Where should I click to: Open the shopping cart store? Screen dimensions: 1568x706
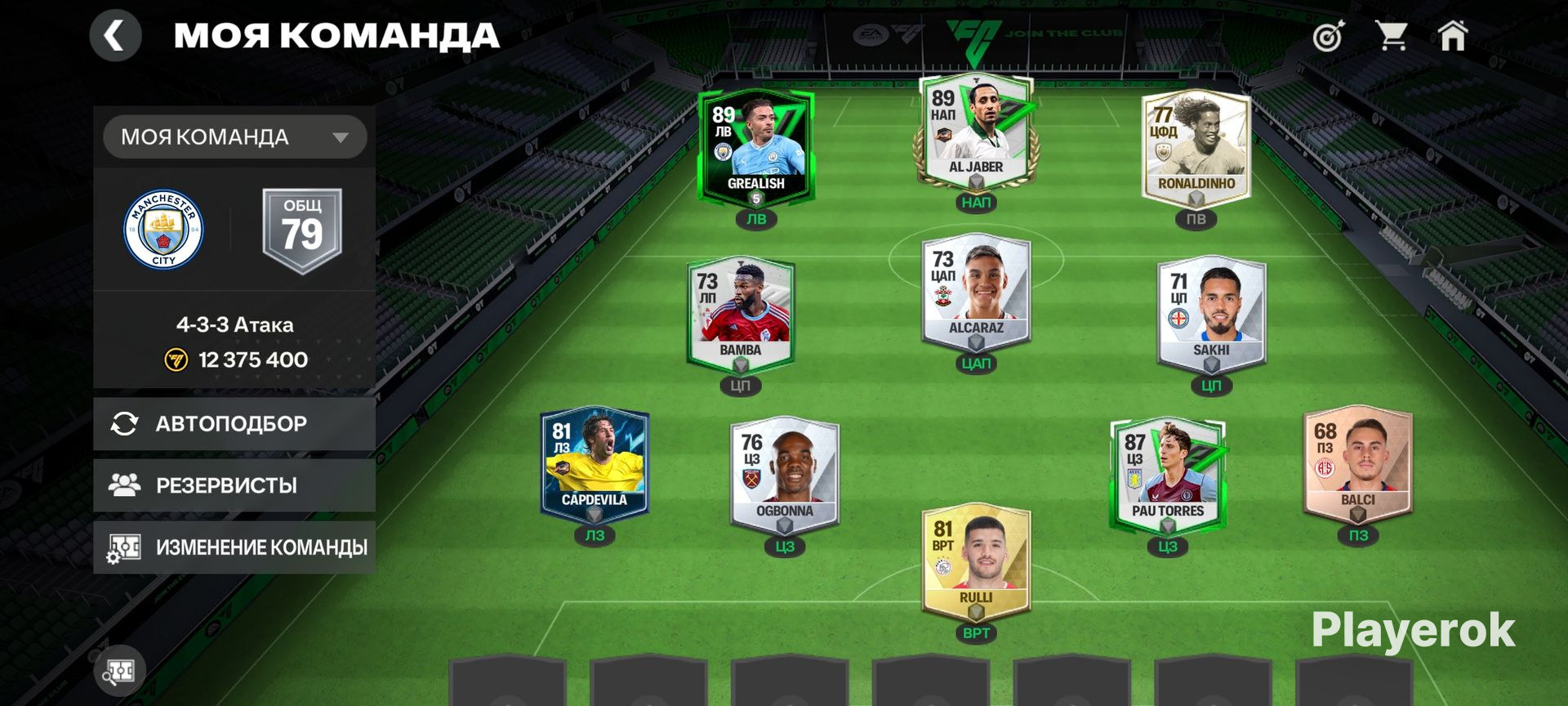(1391, 36)
